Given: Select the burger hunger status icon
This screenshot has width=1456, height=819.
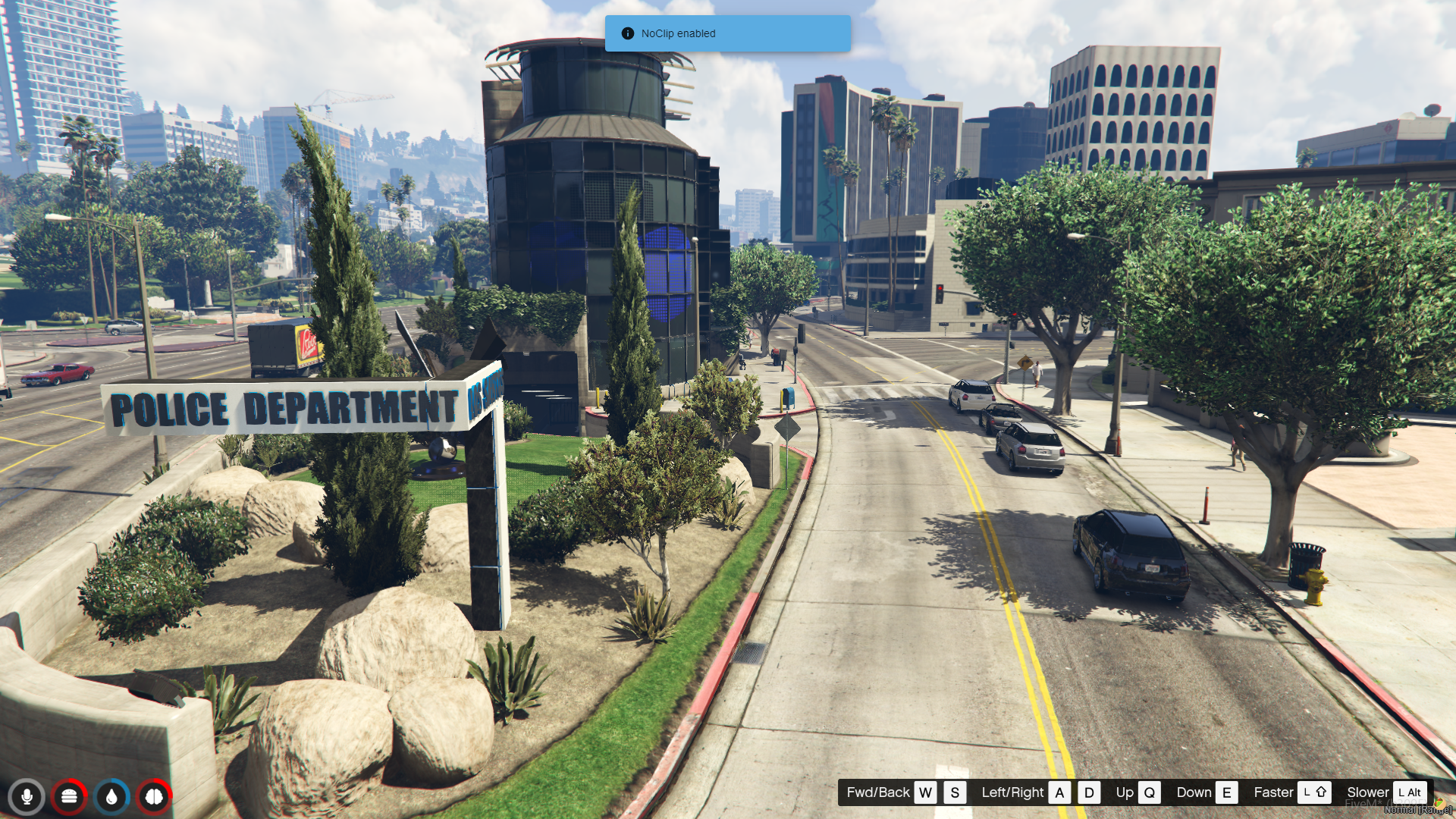Looking at the screenshot, I should tap(69, 797).
